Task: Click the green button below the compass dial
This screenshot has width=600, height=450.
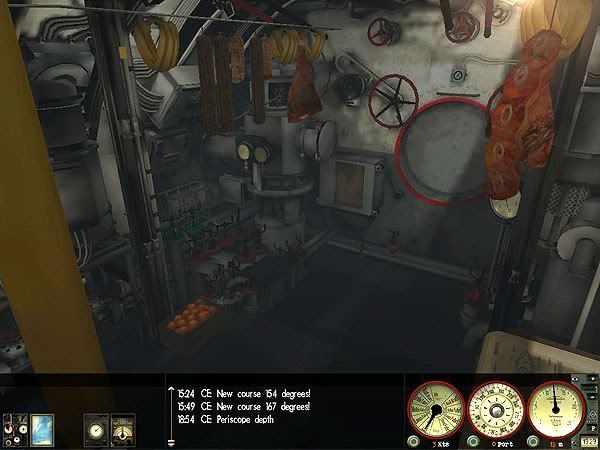Action: (472, 441)
